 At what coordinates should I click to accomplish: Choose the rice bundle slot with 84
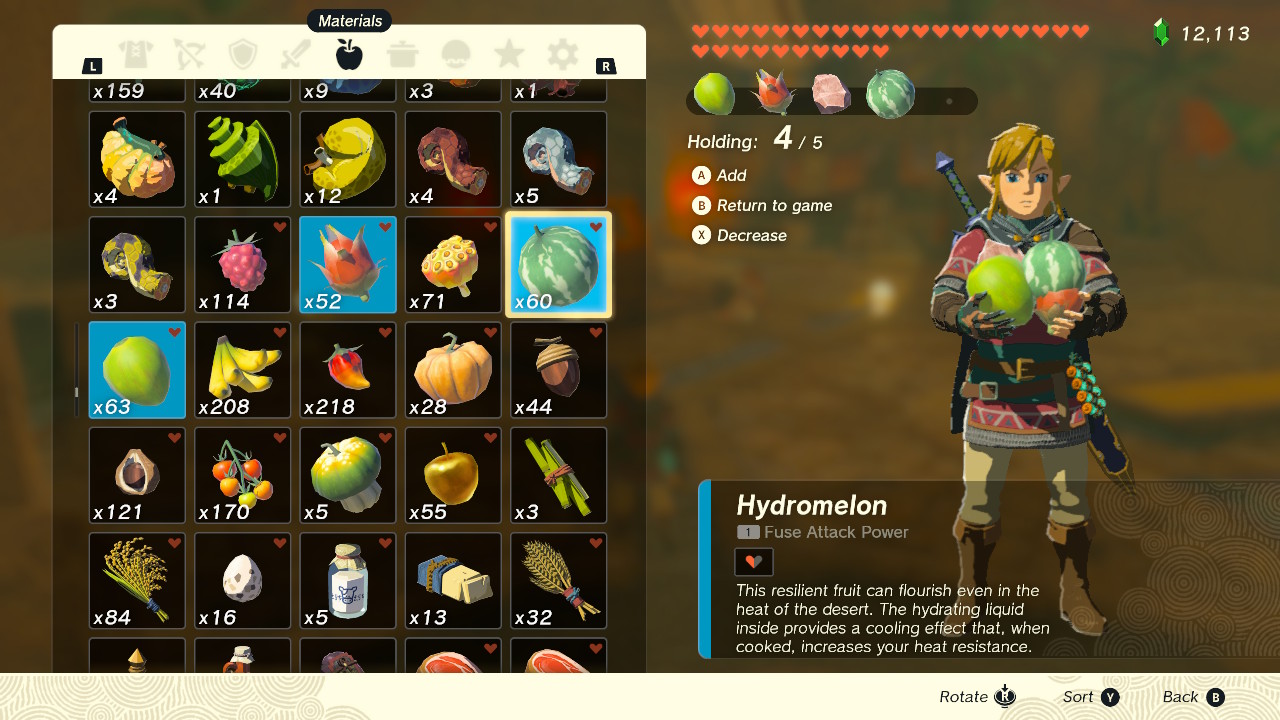pos(137,581)
